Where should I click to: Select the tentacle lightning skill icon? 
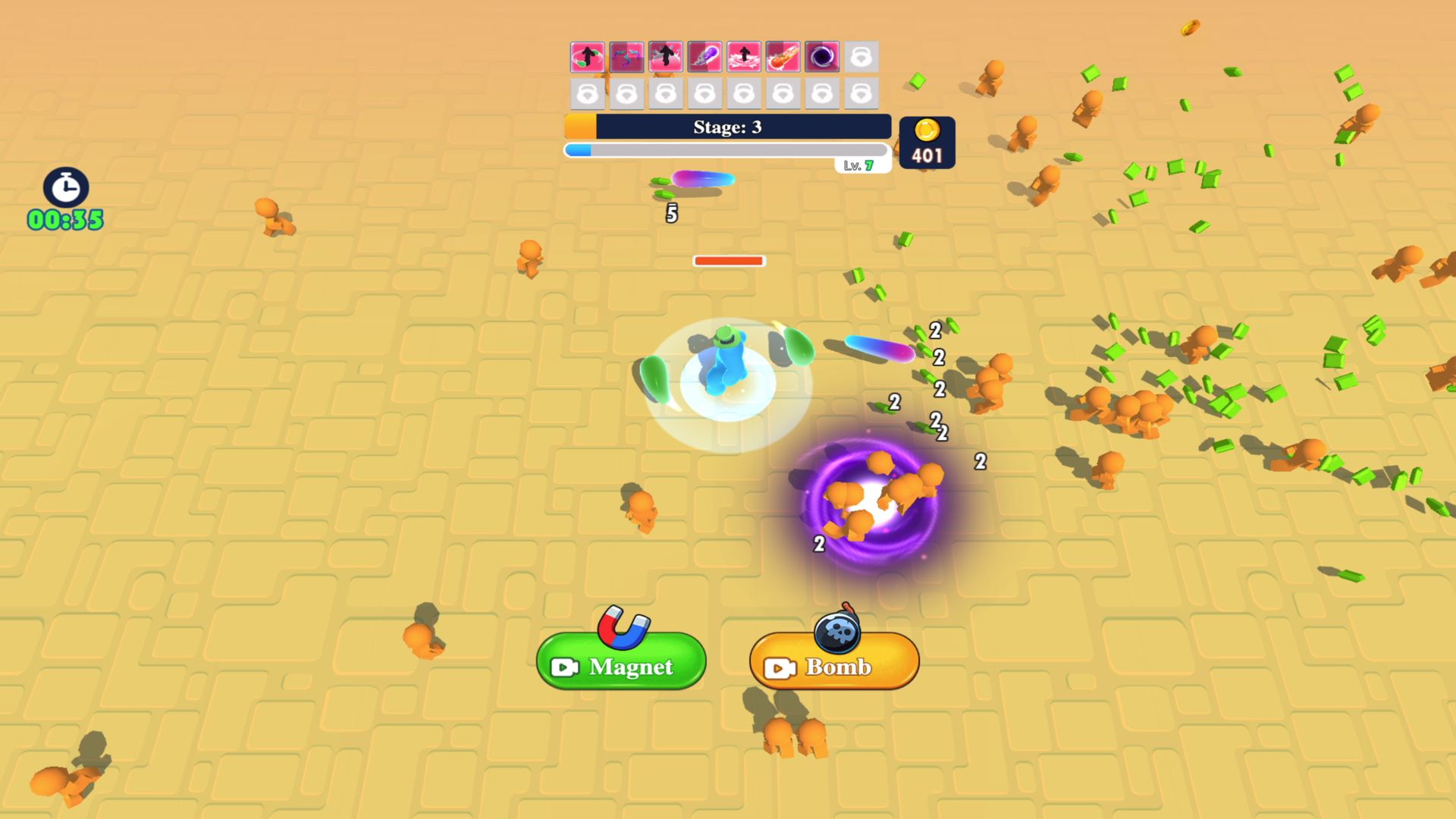coord(627,55)
